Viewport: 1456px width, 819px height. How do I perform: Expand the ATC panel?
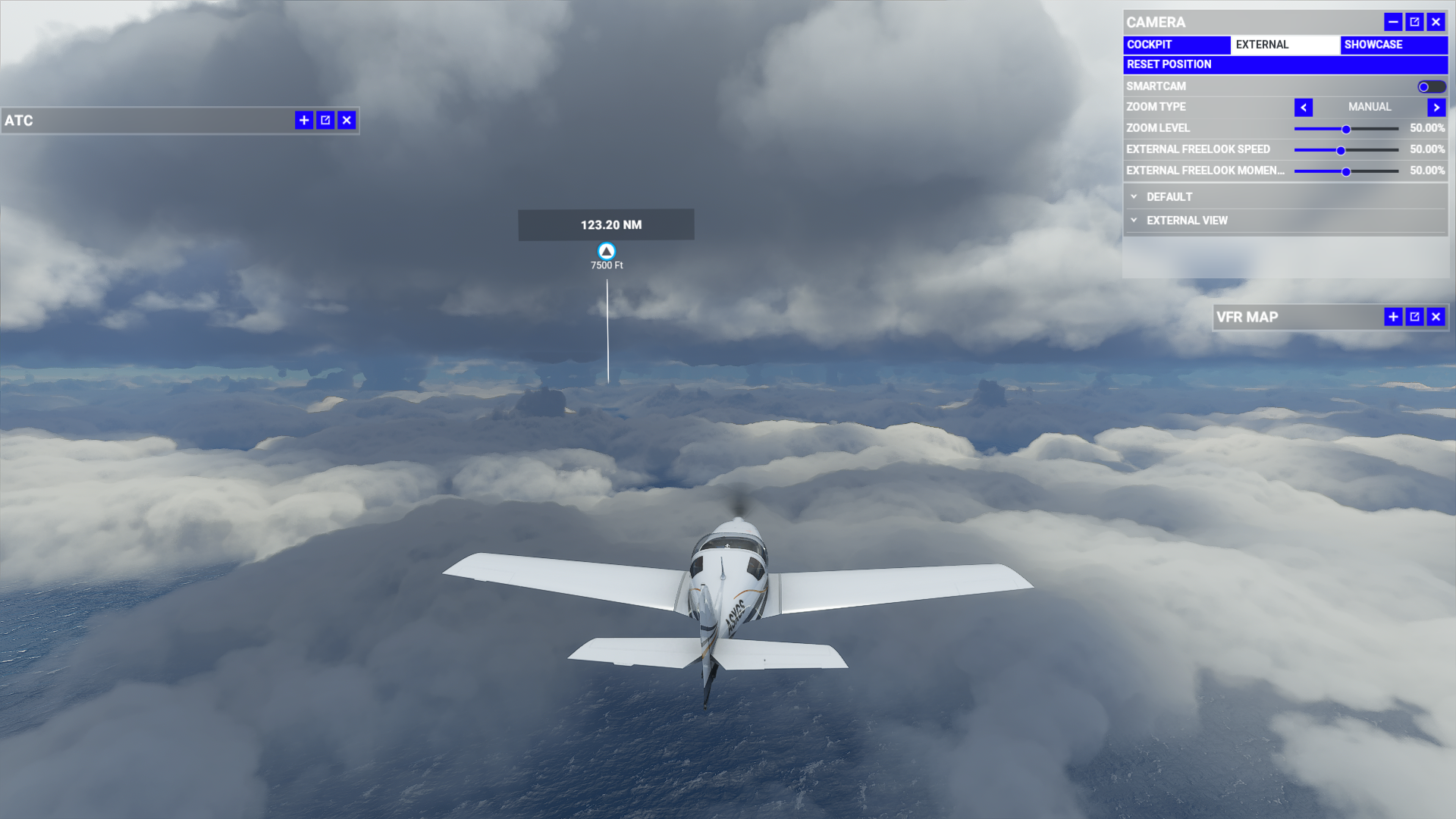click(x=304, y=120)
